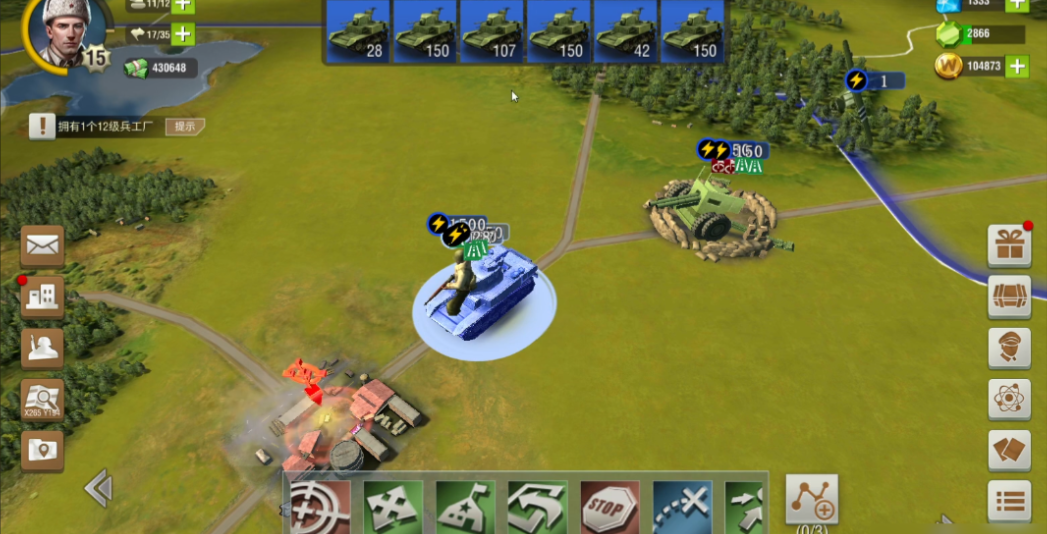Image resolution: width=1047 pixels, height=534 pixels.
Task: Issue the STOP command
Action: click(x=609, y=507)
